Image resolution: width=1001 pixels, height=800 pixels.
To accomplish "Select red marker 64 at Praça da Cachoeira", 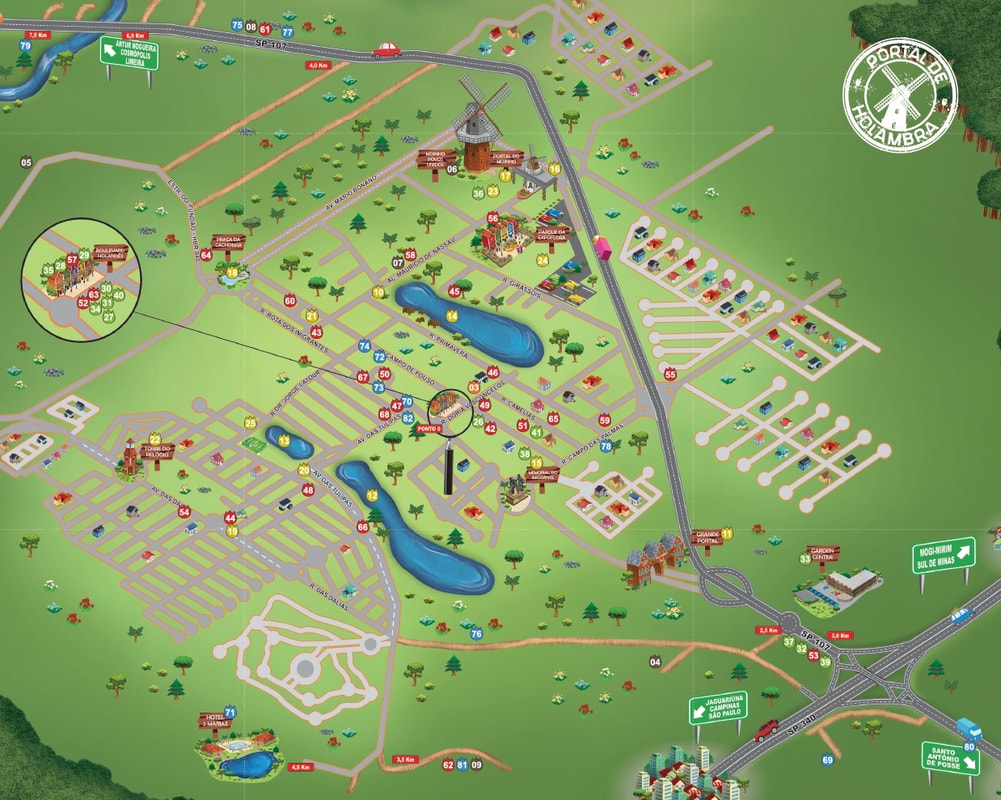I will click(206, 255).
